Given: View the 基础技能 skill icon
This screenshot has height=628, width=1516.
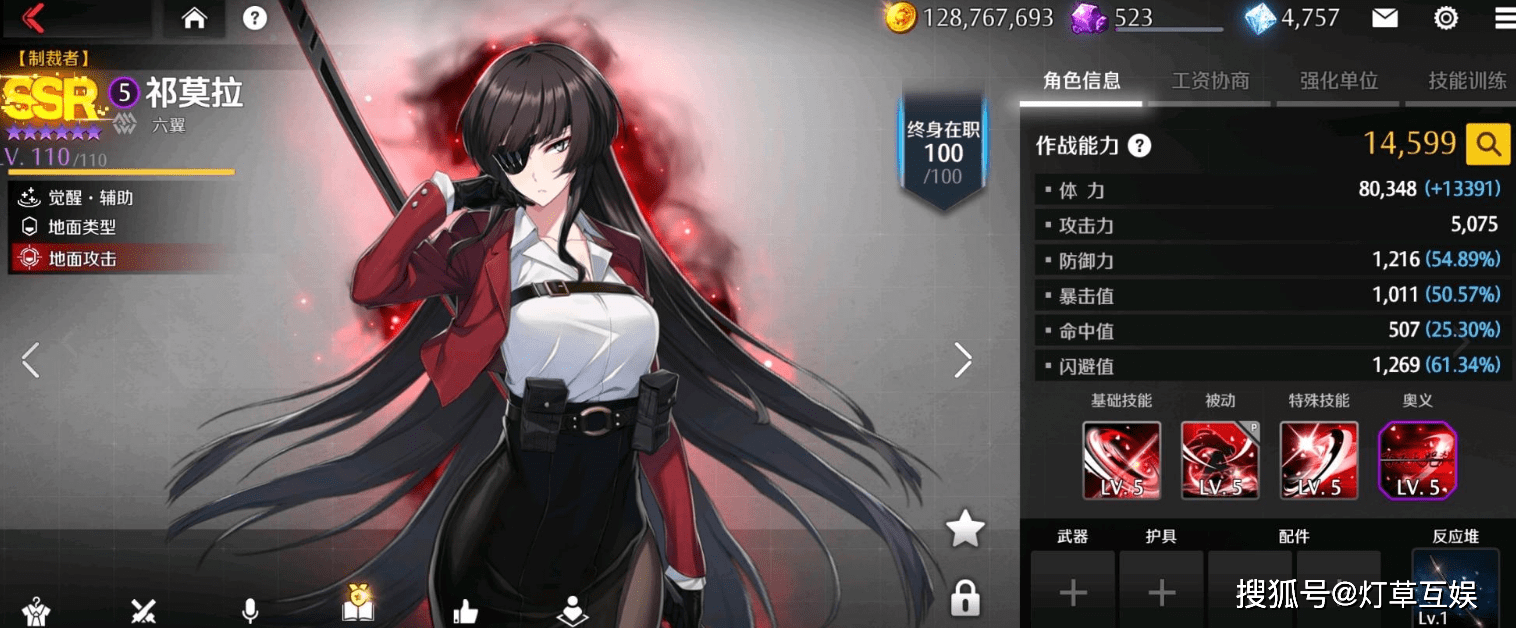Looking at the screenshot, I should click(x=1121, y=460).
